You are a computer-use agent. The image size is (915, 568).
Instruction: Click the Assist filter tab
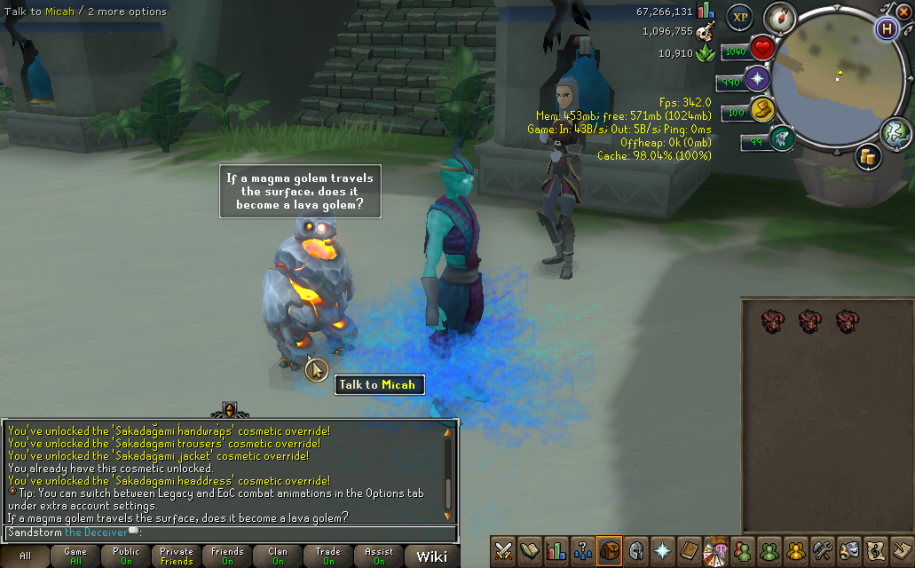click(379, 556)
